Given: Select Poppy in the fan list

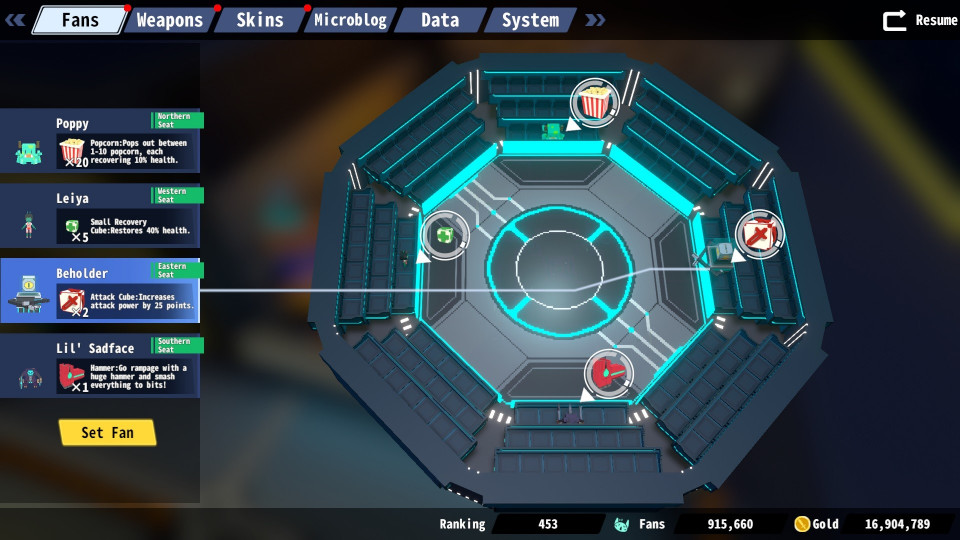Looking at the screenshot, I should (x=100, y=142).
